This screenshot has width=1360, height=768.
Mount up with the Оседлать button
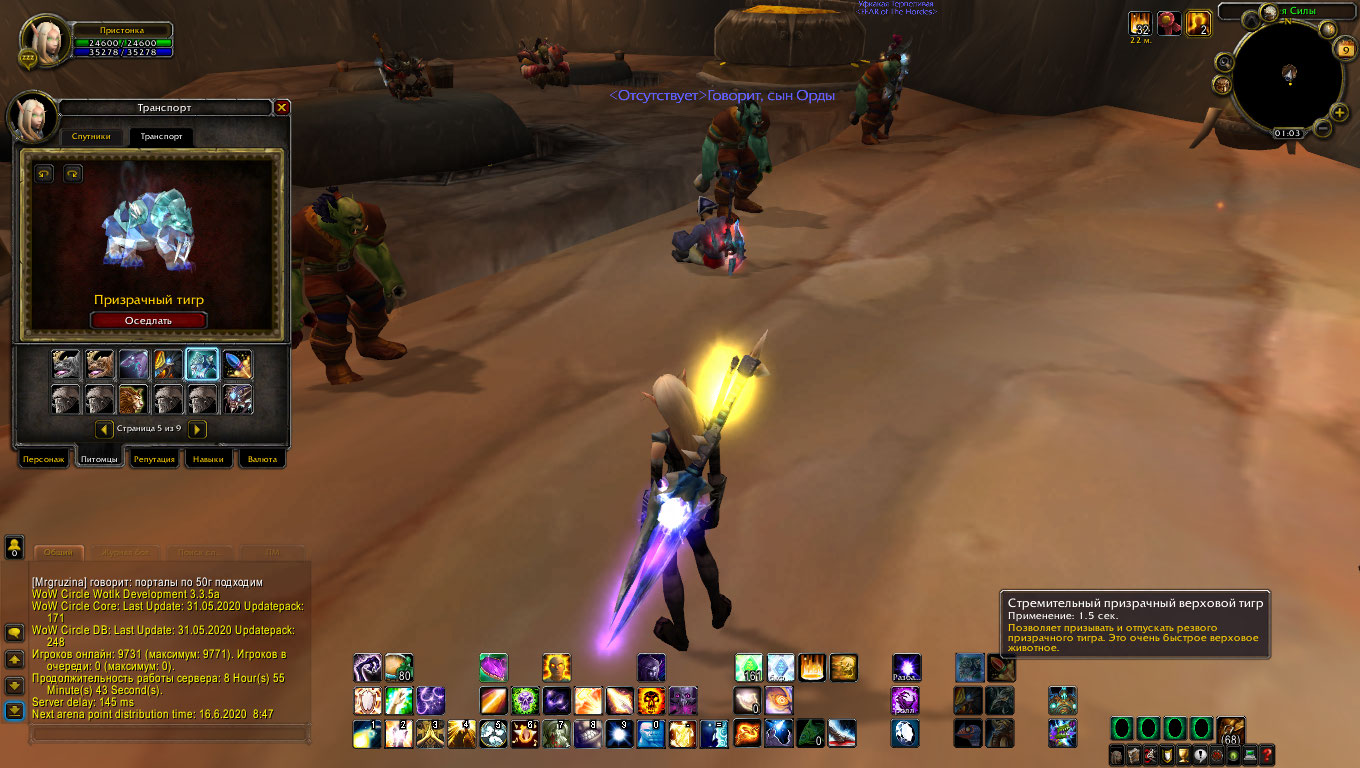point(148,320)
